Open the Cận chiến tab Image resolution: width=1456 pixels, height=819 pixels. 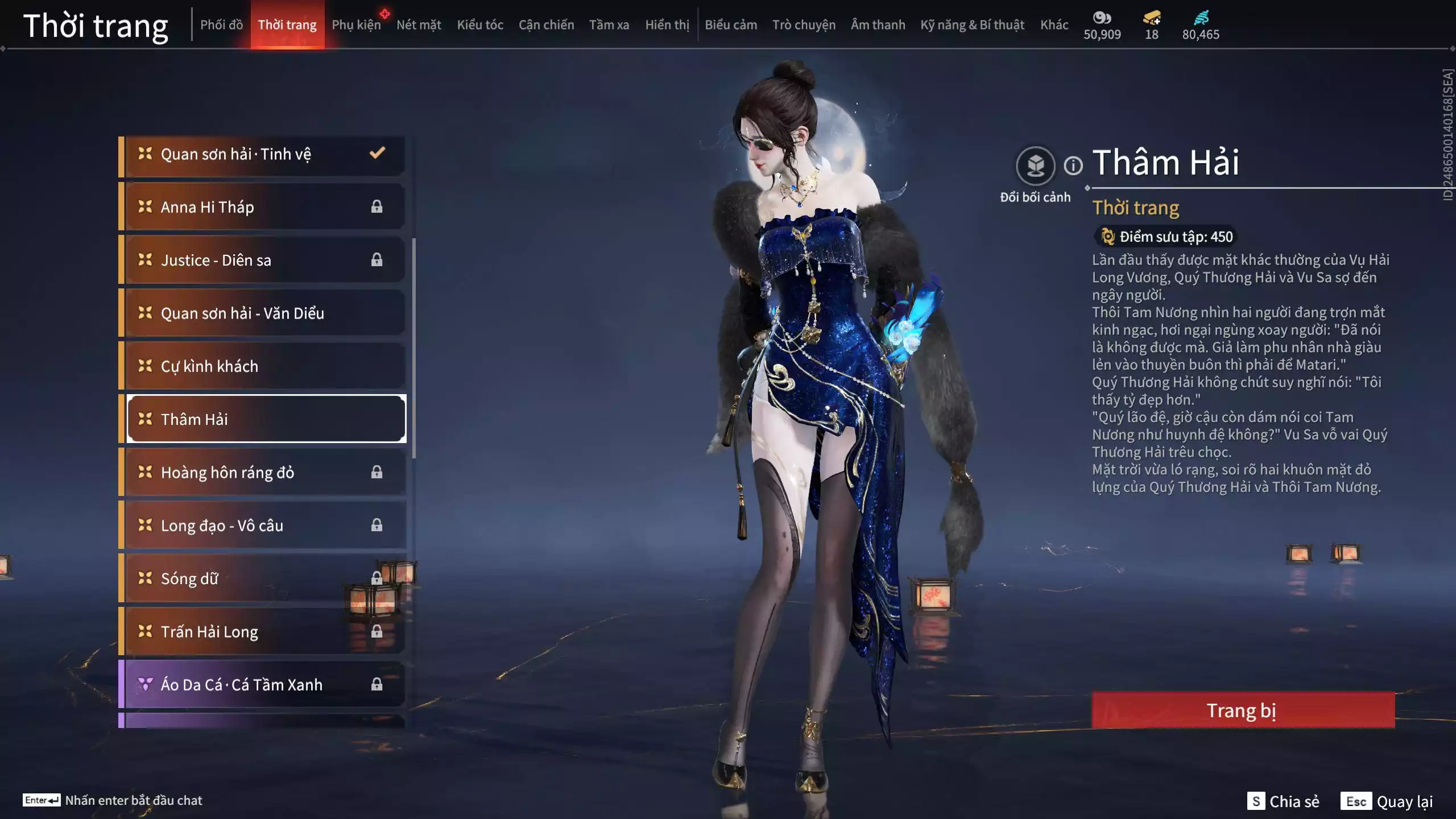[546, 25]
